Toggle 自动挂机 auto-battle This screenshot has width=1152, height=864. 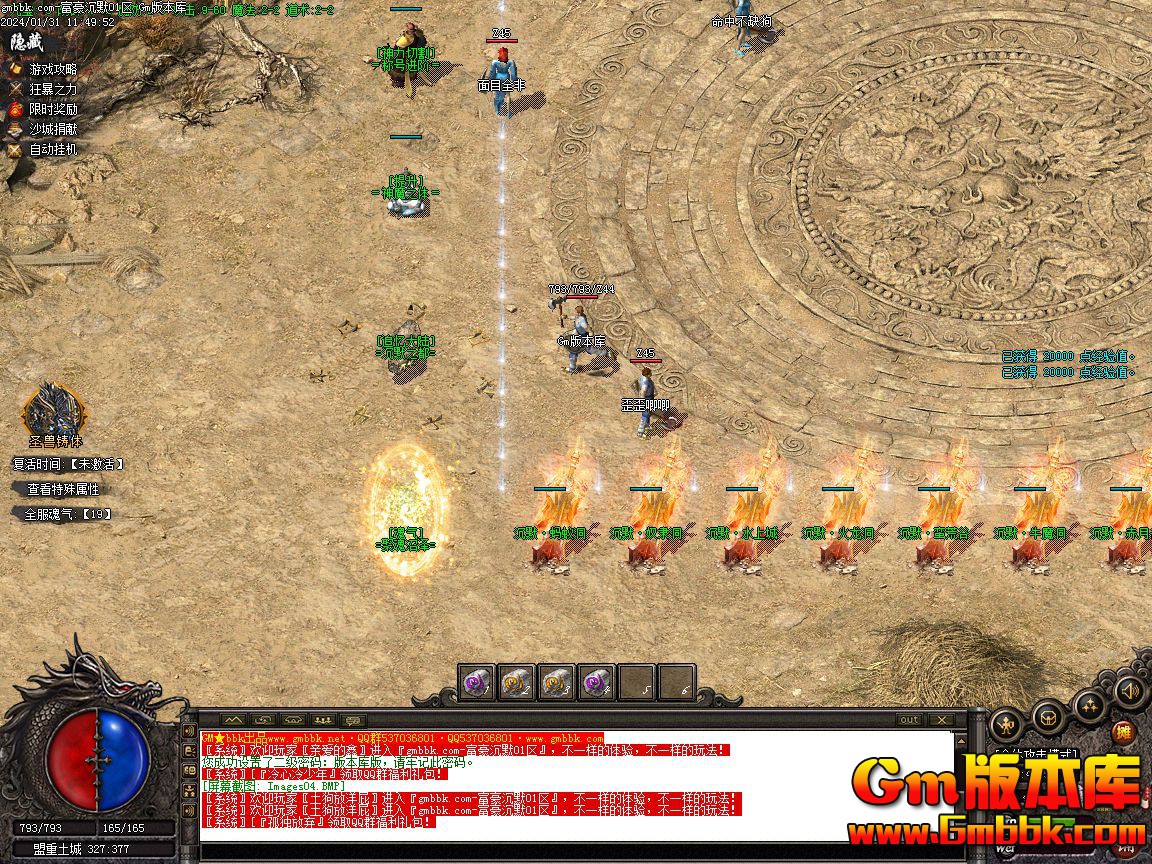pos(52,149)
